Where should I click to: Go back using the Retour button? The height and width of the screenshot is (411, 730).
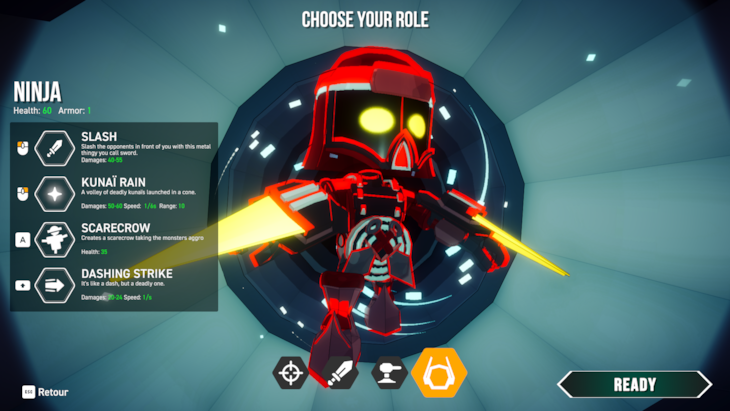[45, 392]
